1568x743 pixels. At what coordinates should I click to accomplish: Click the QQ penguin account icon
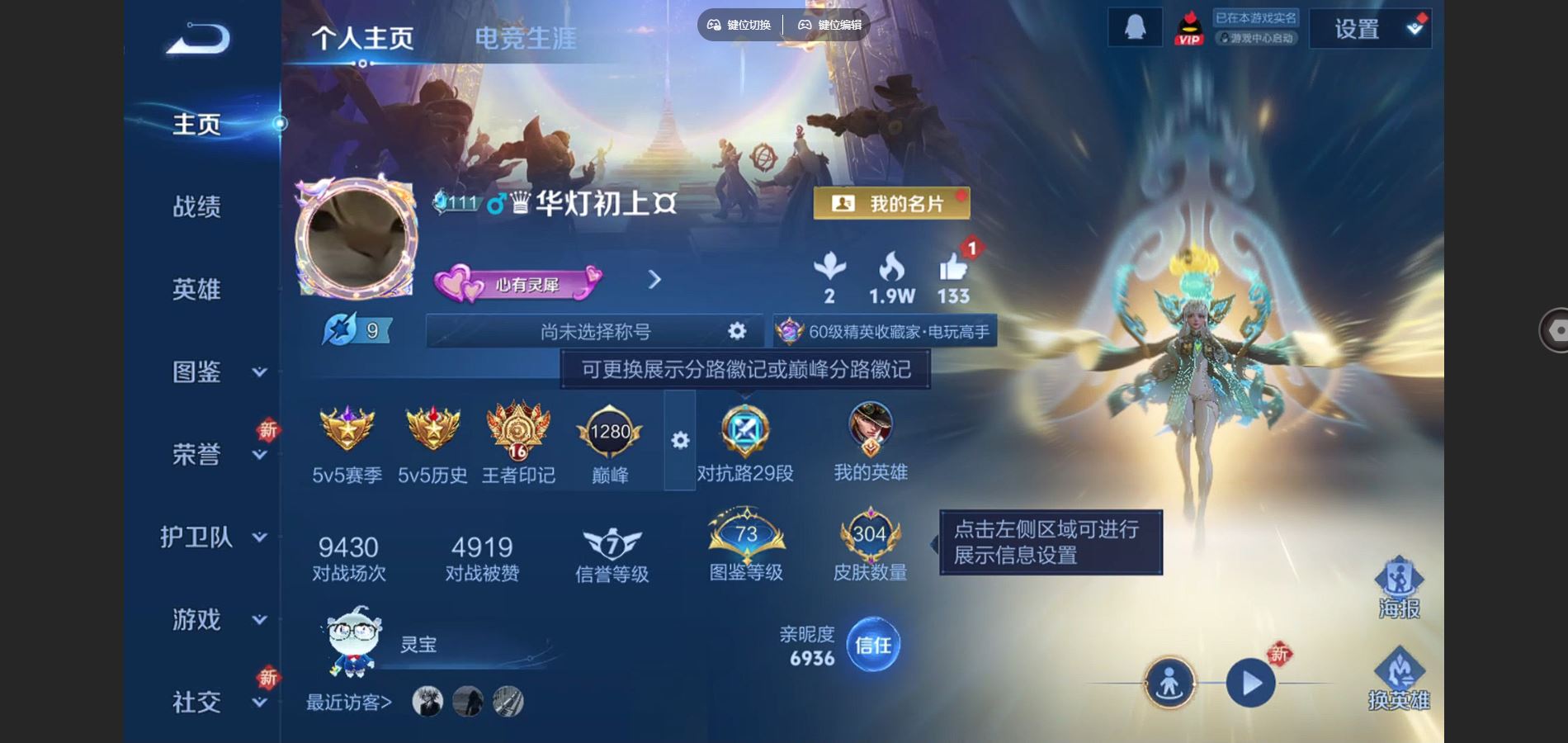point(1134,26)
